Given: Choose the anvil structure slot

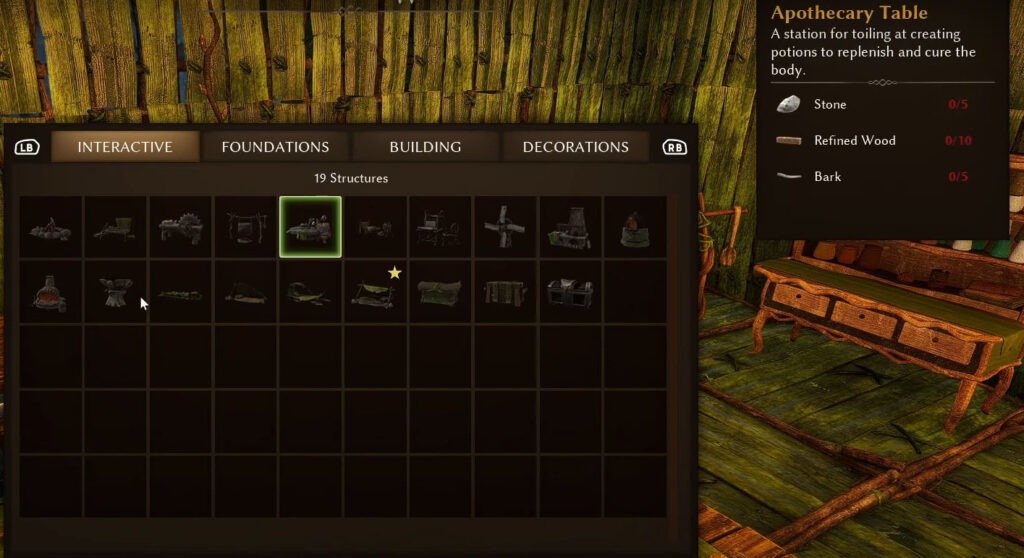Looking at the screenshot, I should (x=115, y=292).
